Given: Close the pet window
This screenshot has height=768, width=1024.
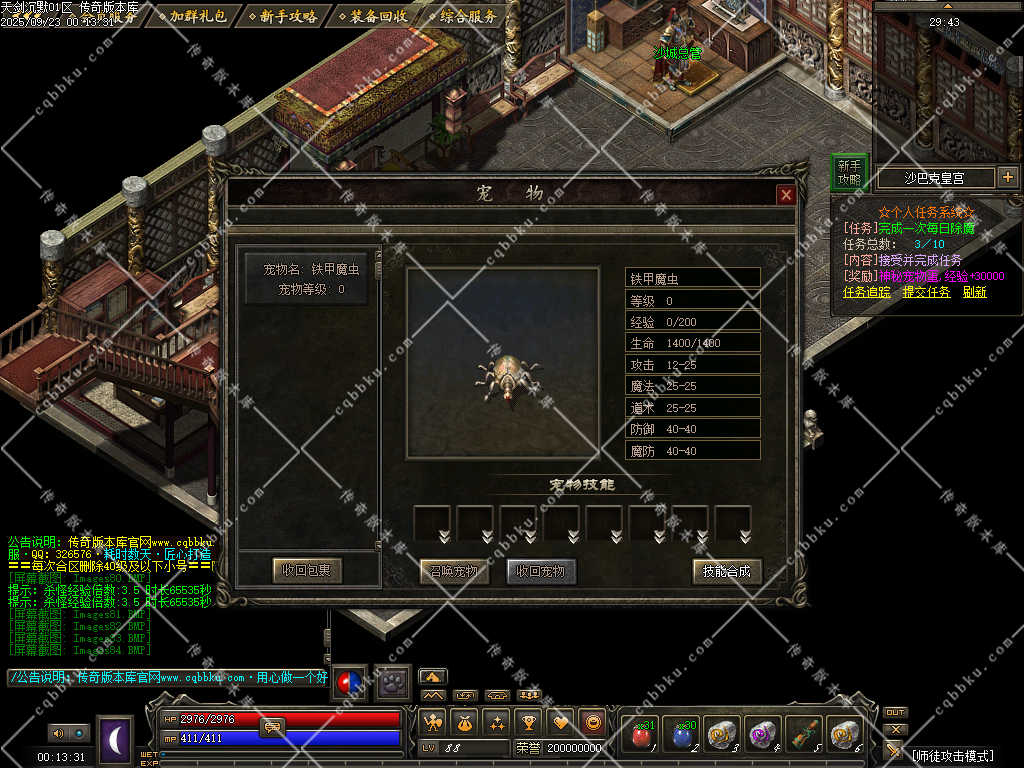Looking at the screenshot, I should coord(786,195).
